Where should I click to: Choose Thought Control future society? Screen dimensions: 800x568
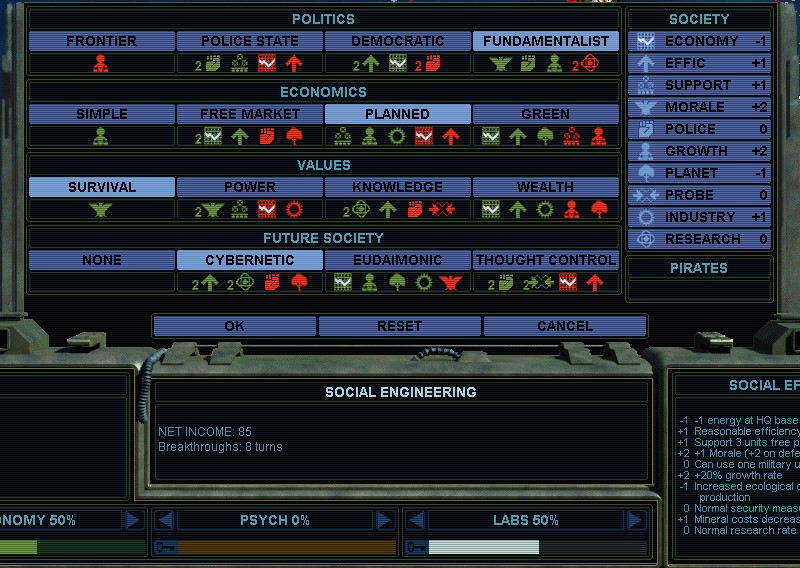click(x=546, y=260)
